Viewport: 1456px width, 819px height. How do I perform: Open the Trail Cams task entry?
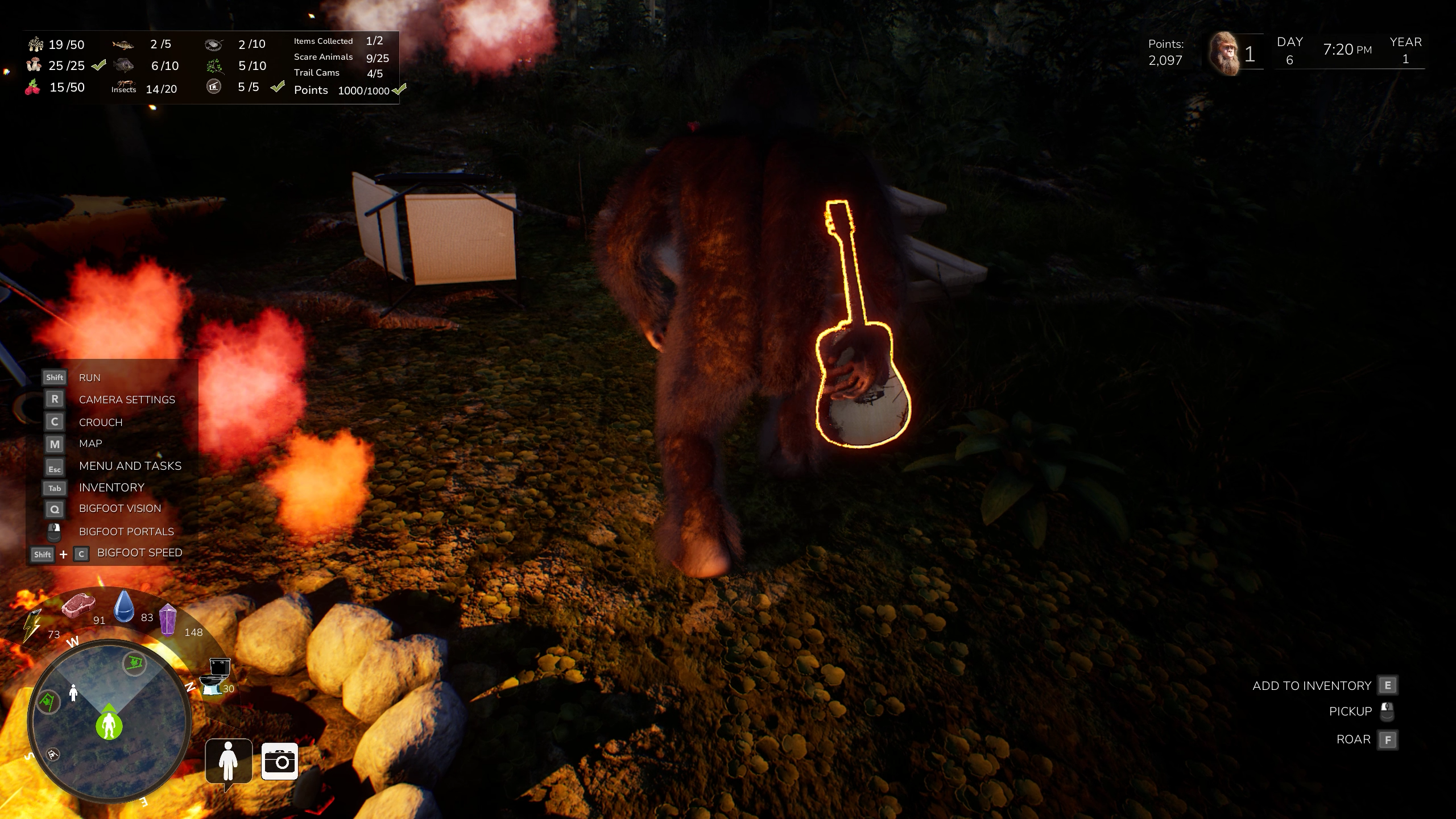click(338, 73)
